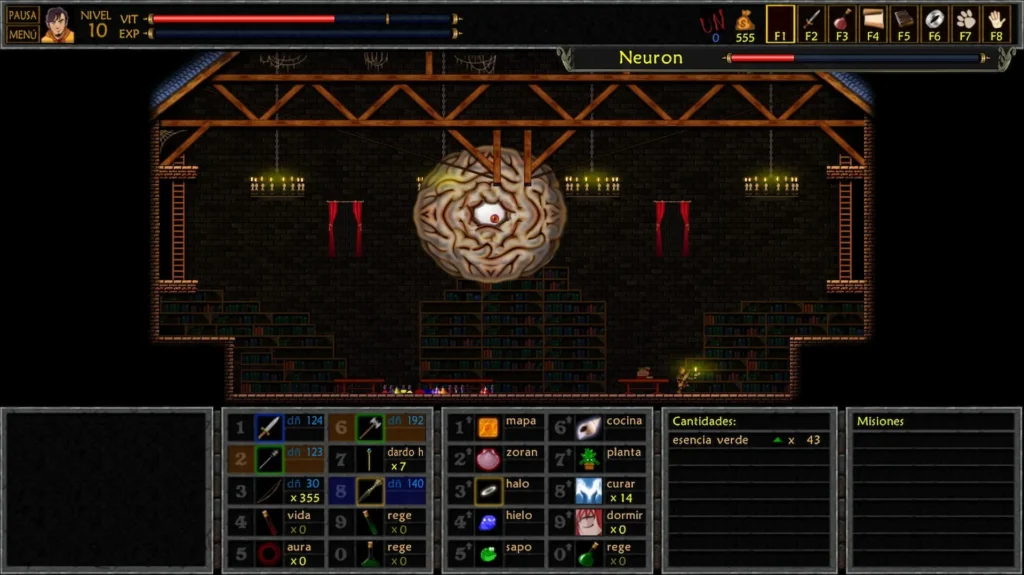Activate the sapo frog spell

point(488,553)
